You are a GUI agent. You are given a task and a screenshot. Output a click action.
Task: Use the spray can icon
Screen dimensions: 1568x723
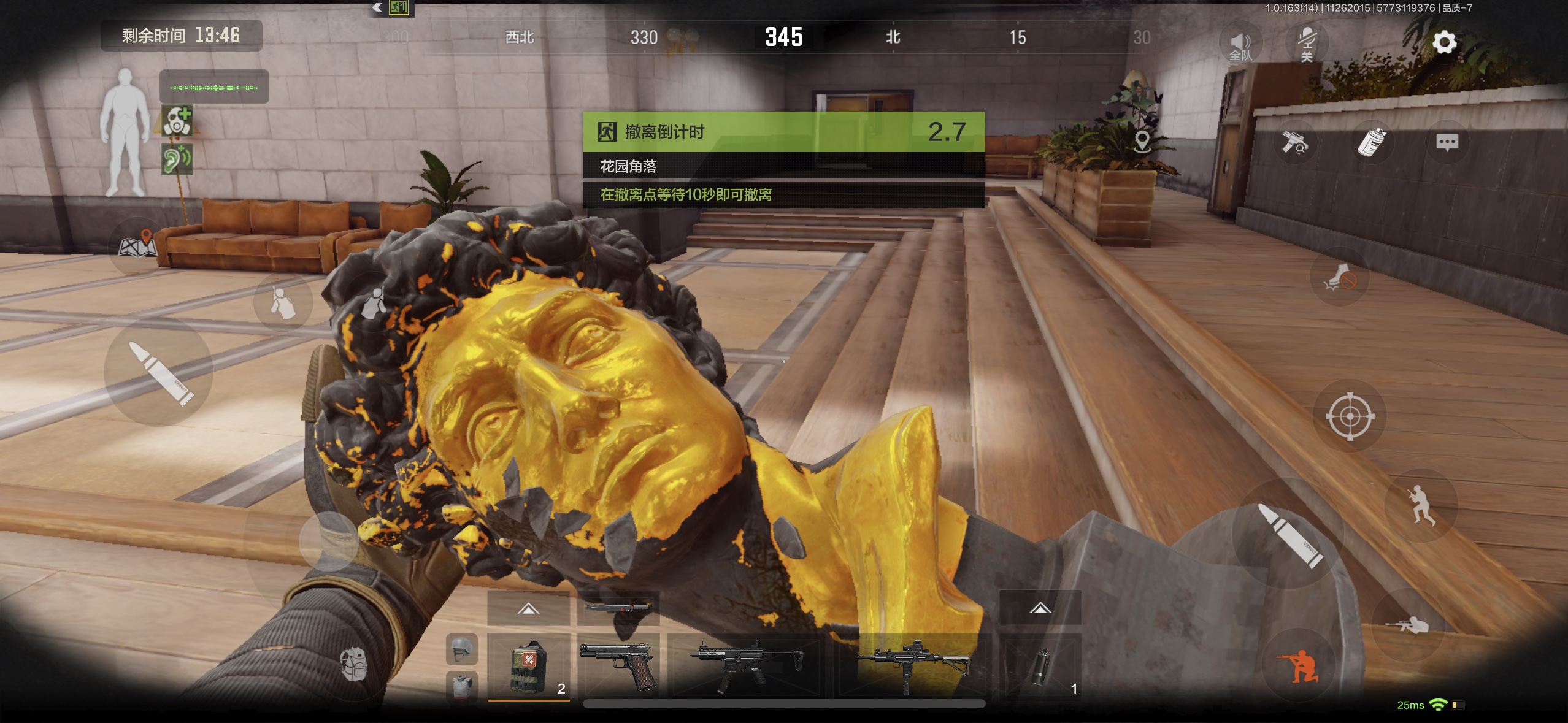(1372, 143)
